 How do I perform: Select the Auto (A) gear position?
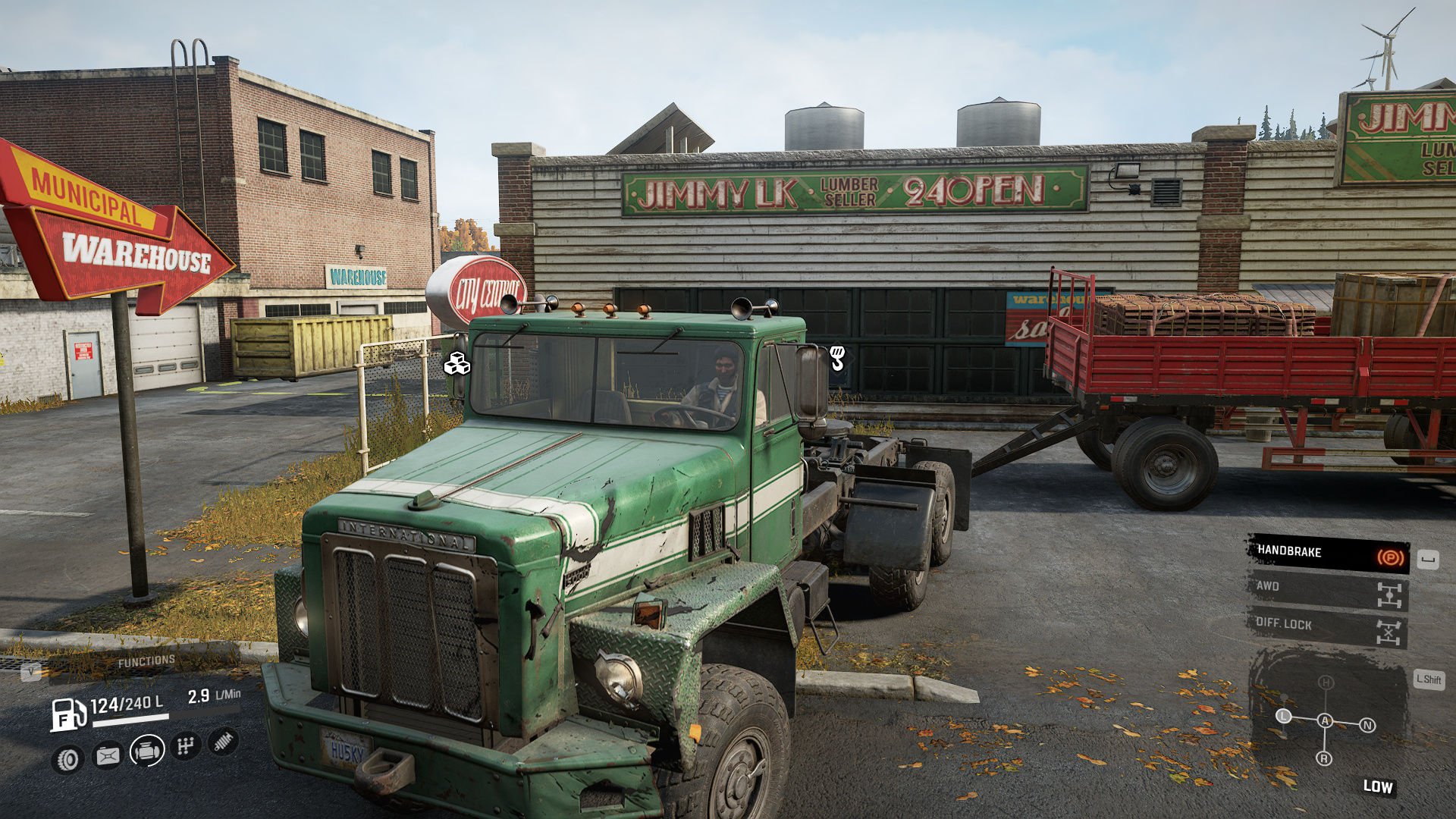tap(1325, 720)
